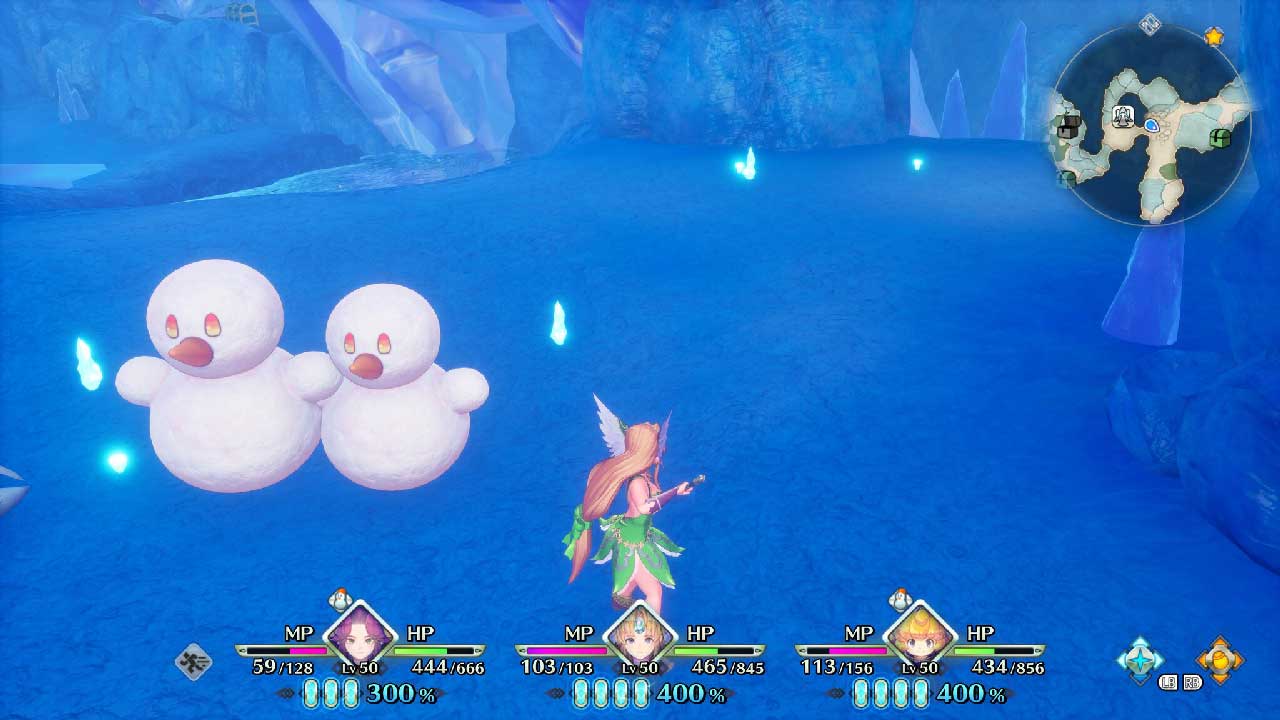Open the orange item ring shortcut
Viewport: 1280px width, 720px height.
[x=1220, y=659]
